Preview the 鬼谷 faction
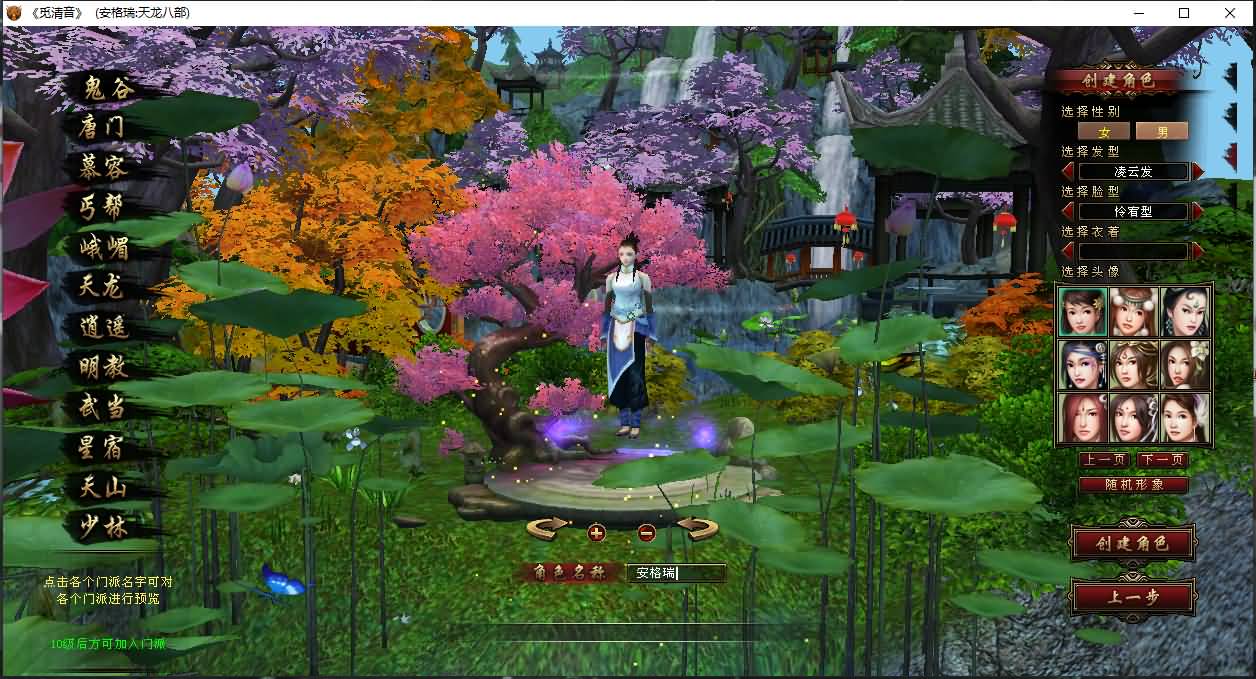Viewport: 1256px width, 679px height. (x=106, y=89)
